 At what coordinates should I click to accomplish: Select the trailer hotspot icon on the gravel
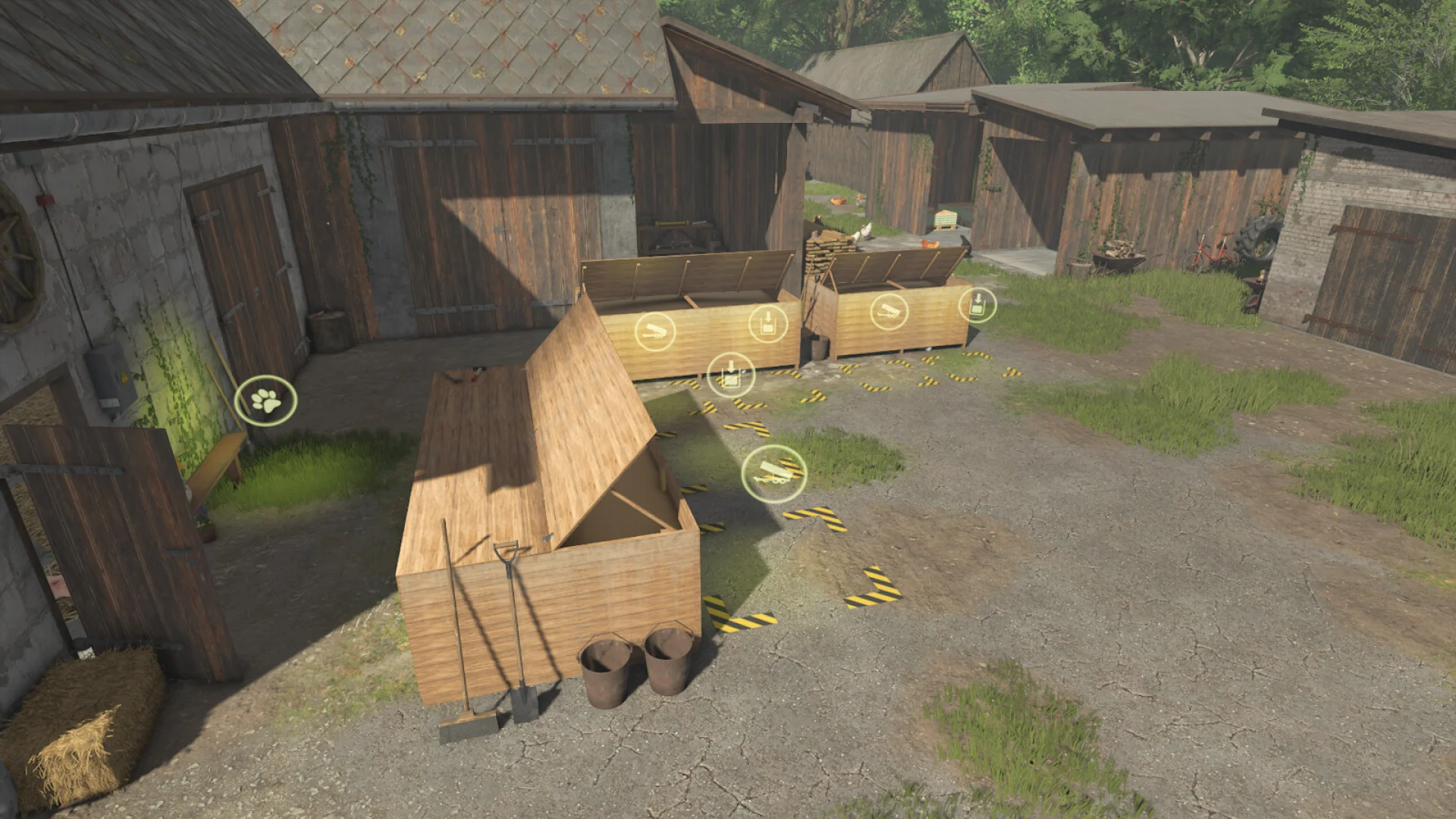click(x=772, y=475)
